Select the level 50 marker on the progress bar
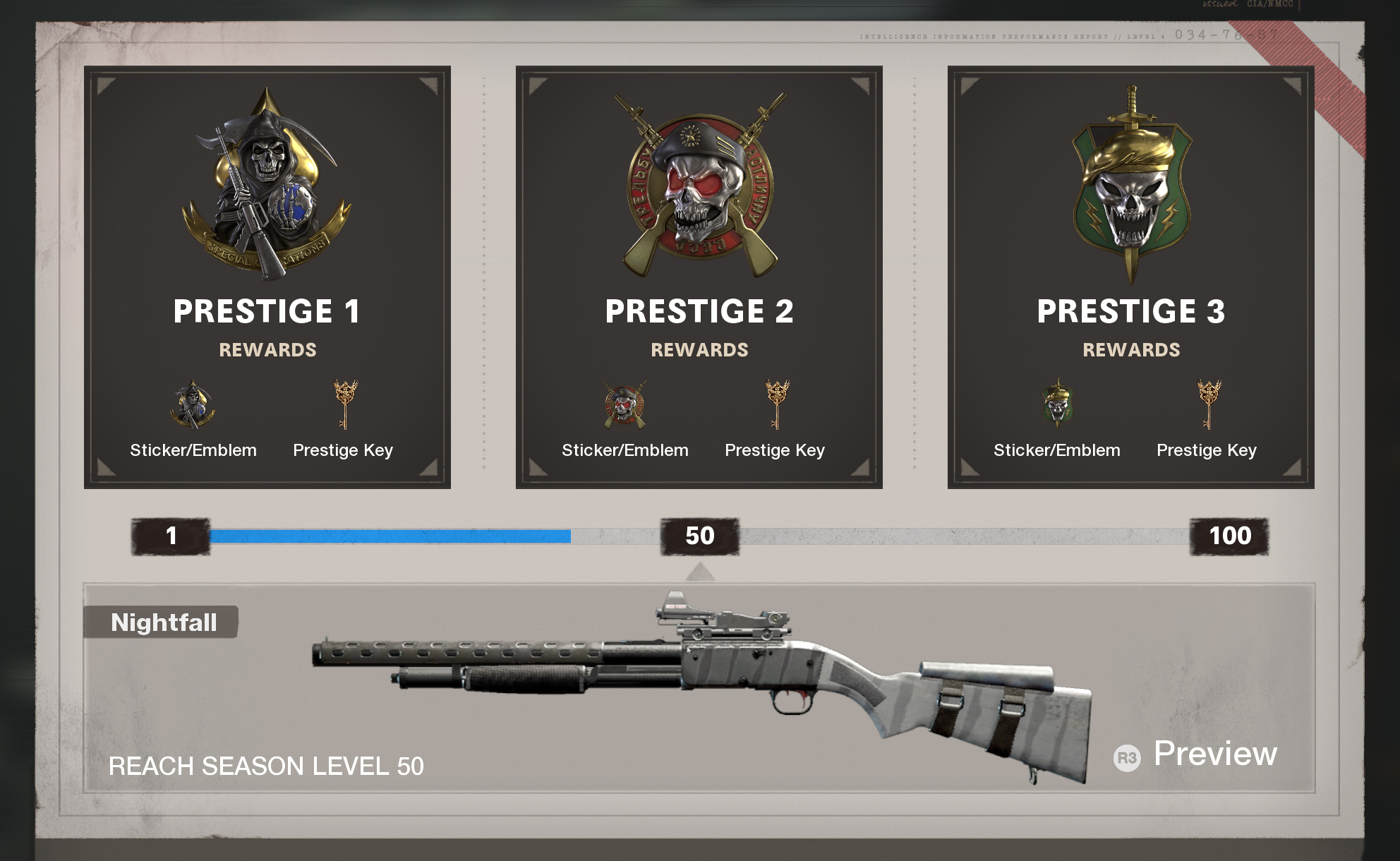The width and height of the screenshot is (1400, 861). tap(699, 536)
